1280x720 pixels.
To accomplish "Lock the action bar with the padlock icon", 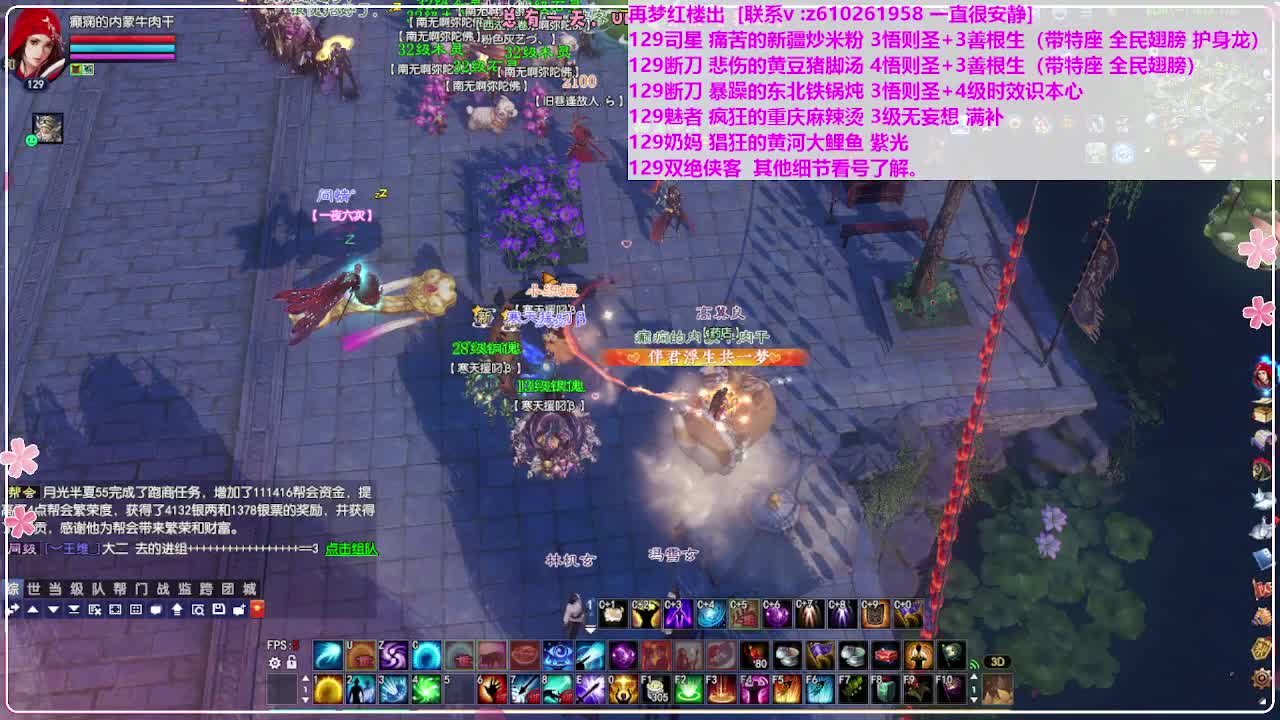I will 290,662.
